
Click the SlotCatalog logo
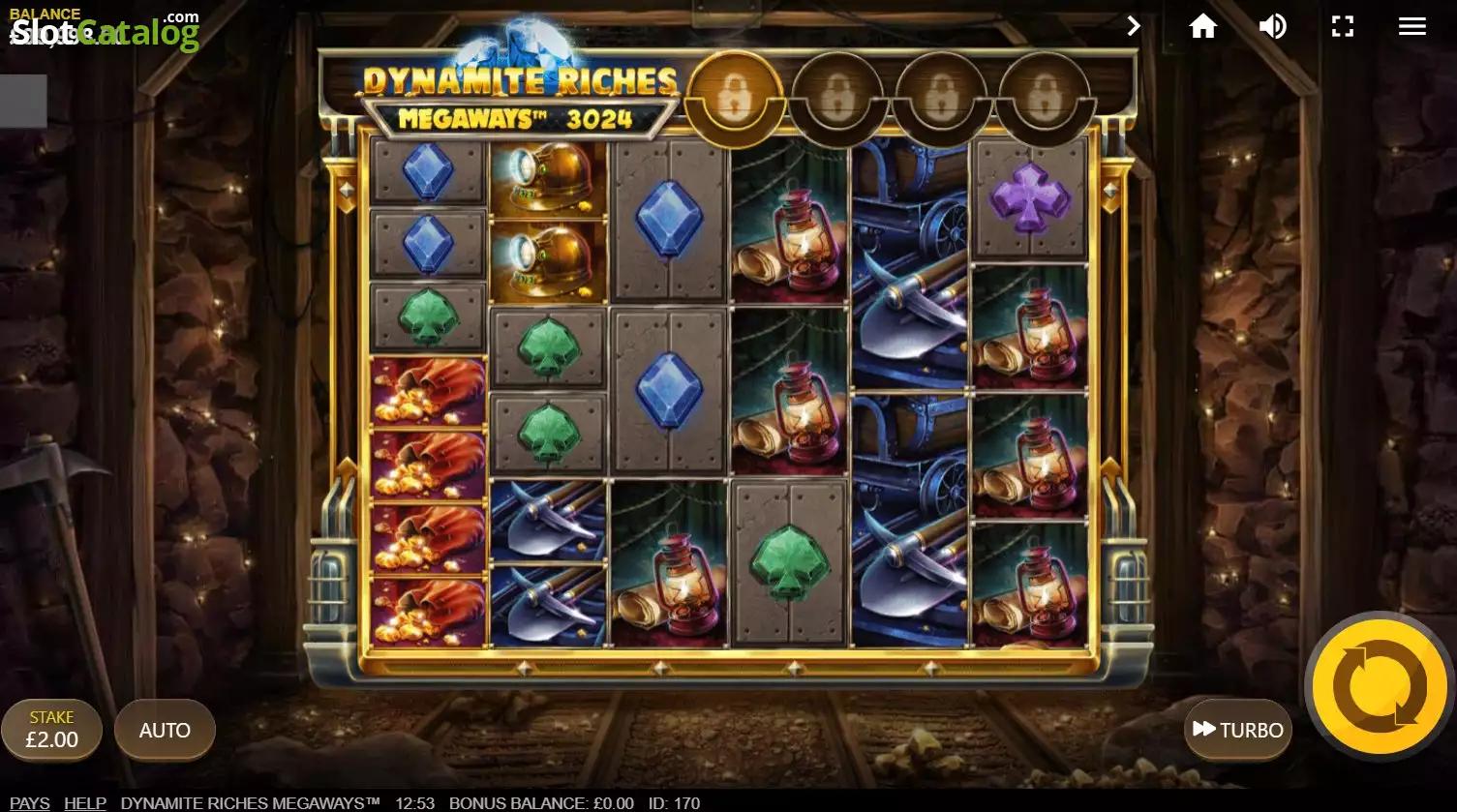105,33
